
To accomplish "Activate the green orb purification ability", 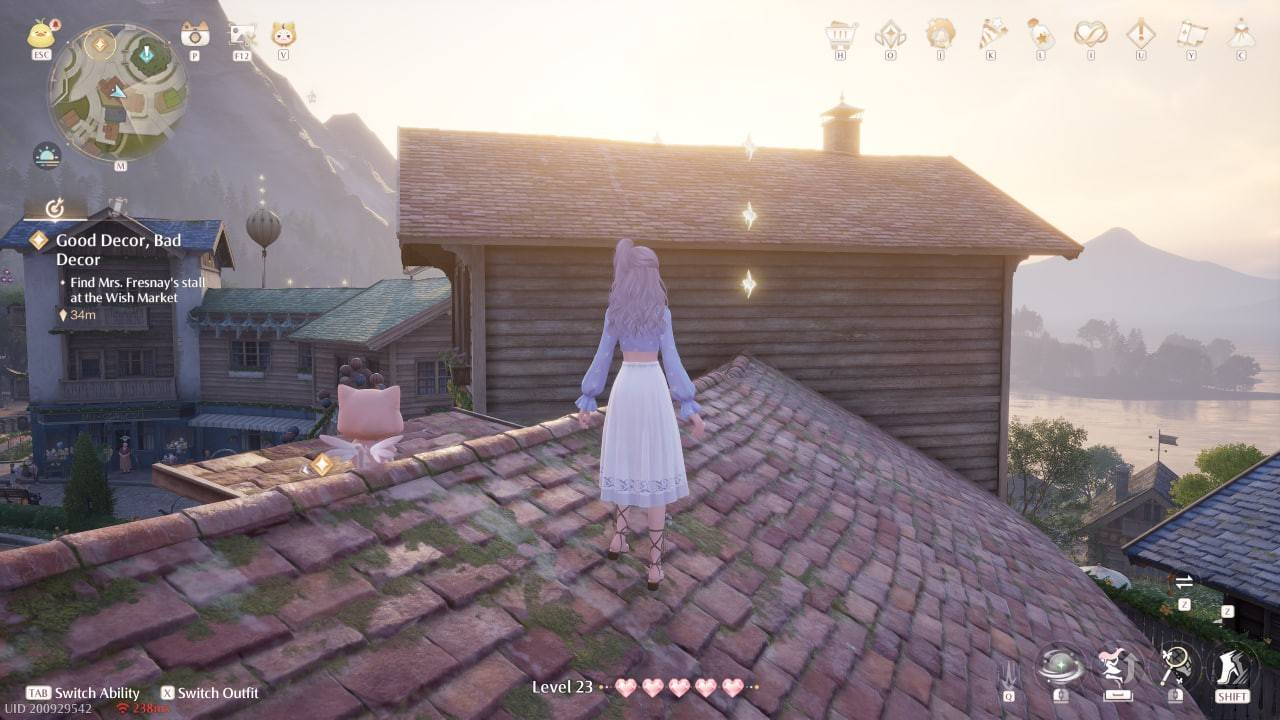I will click(x=1060, y=664).
